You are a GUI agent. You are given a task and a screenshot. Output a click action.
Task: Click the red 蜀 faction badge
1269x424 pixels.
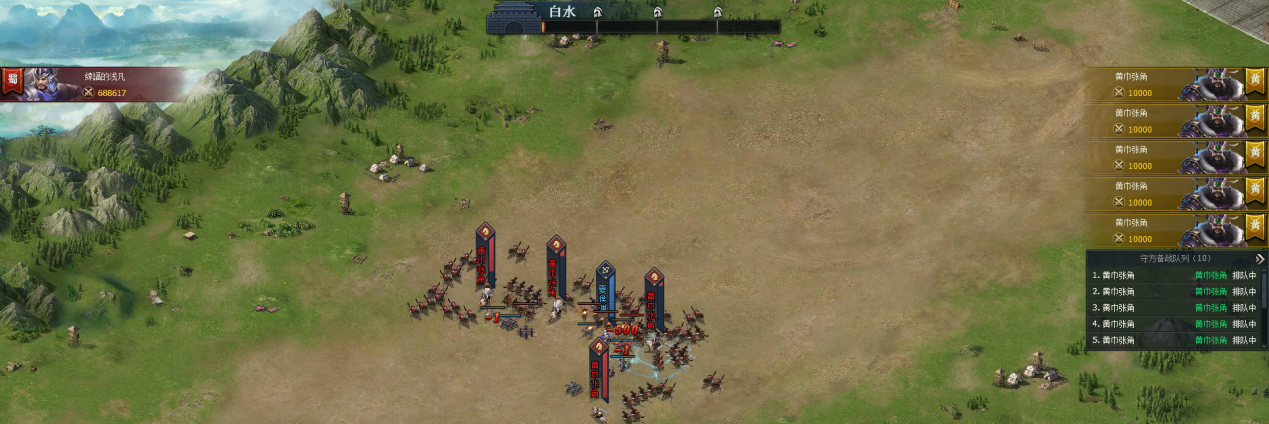[12, 82]
